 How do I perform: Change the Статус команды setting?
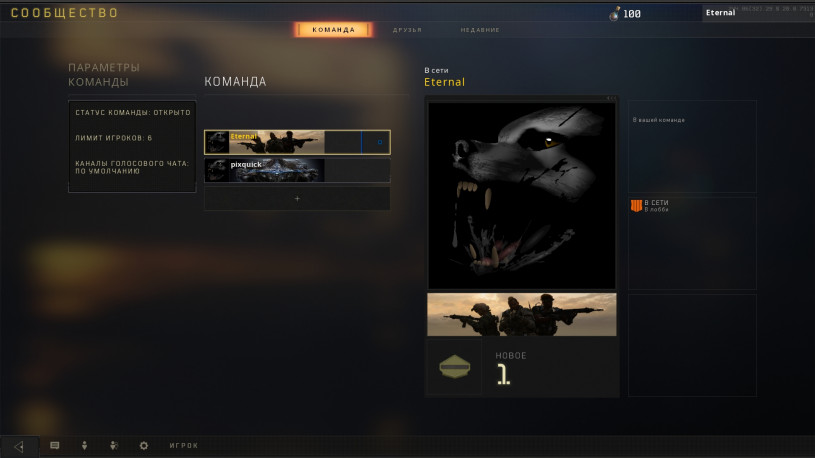coord(132,112)
